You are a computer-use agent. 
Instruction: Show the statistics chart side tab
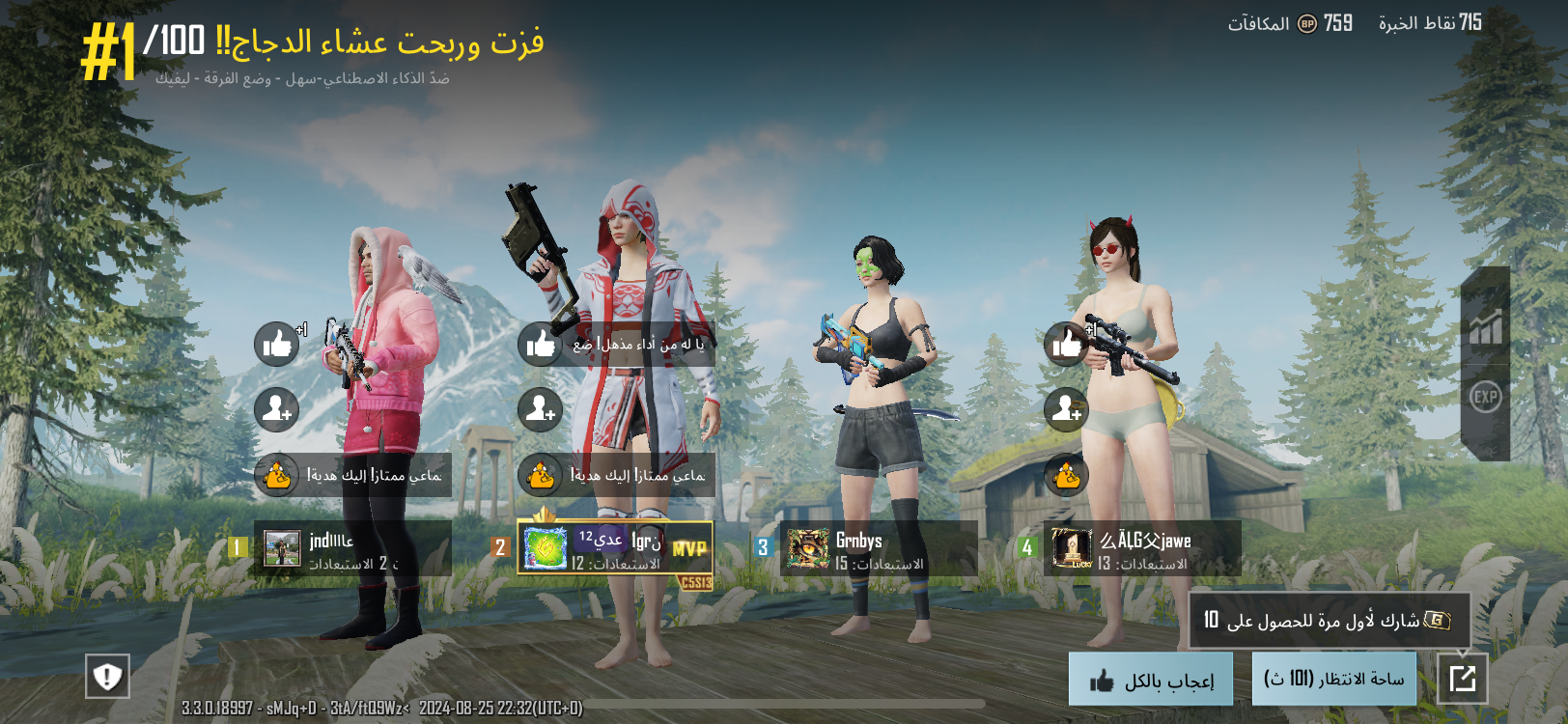click(x=1485, y=328)
